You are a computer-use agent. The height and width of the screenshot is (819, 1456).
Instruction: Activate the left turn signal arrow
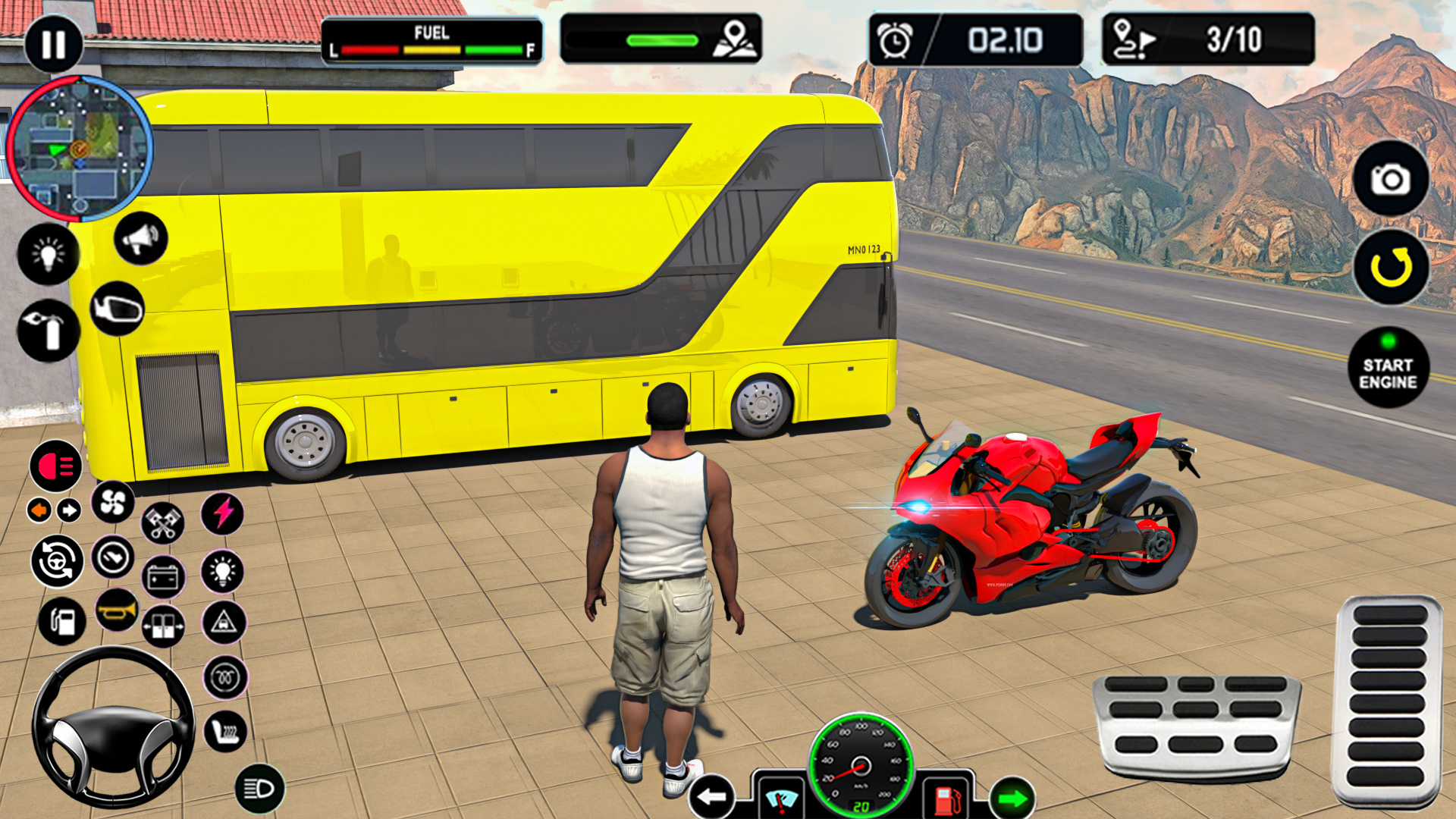(39, 508)
